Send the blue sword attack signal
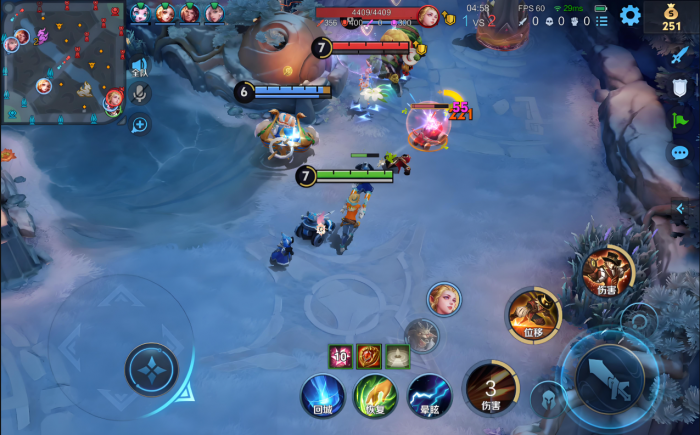This screenshot has height=435, width=700. 680,56
